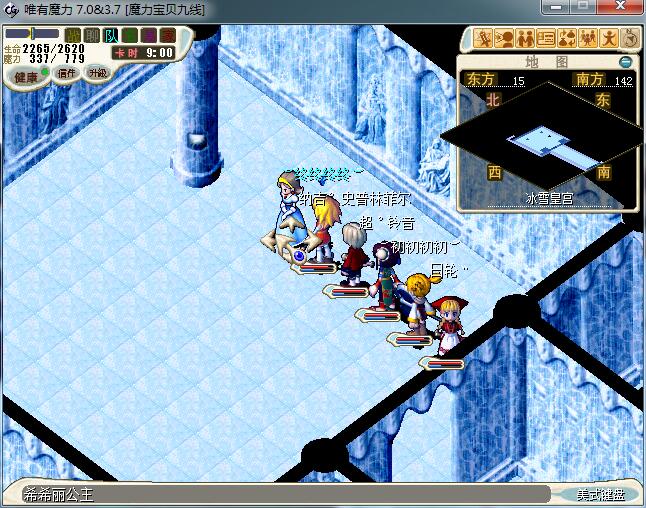Open the money bag trade icon
646x508 pixels.
567,39
